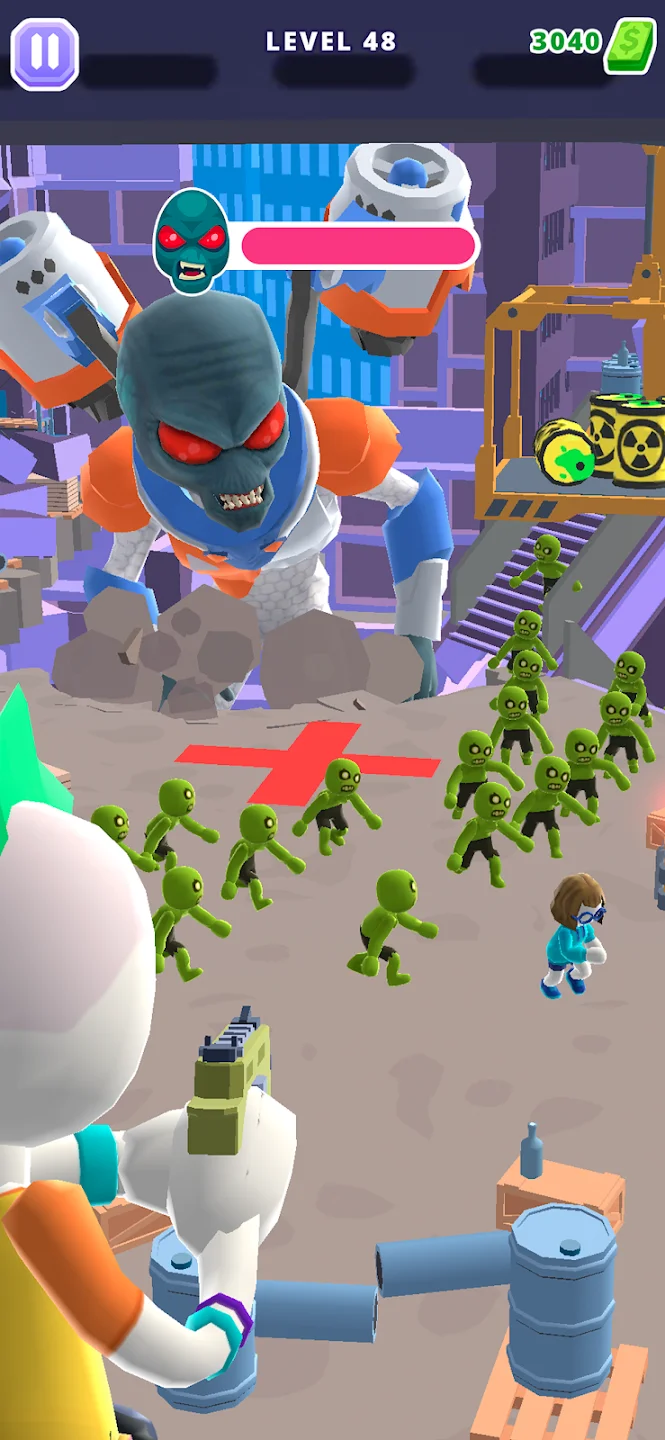Screen dimensions: 665x1440
Task: Tap the green cash icon
Action: pos(630,45)
